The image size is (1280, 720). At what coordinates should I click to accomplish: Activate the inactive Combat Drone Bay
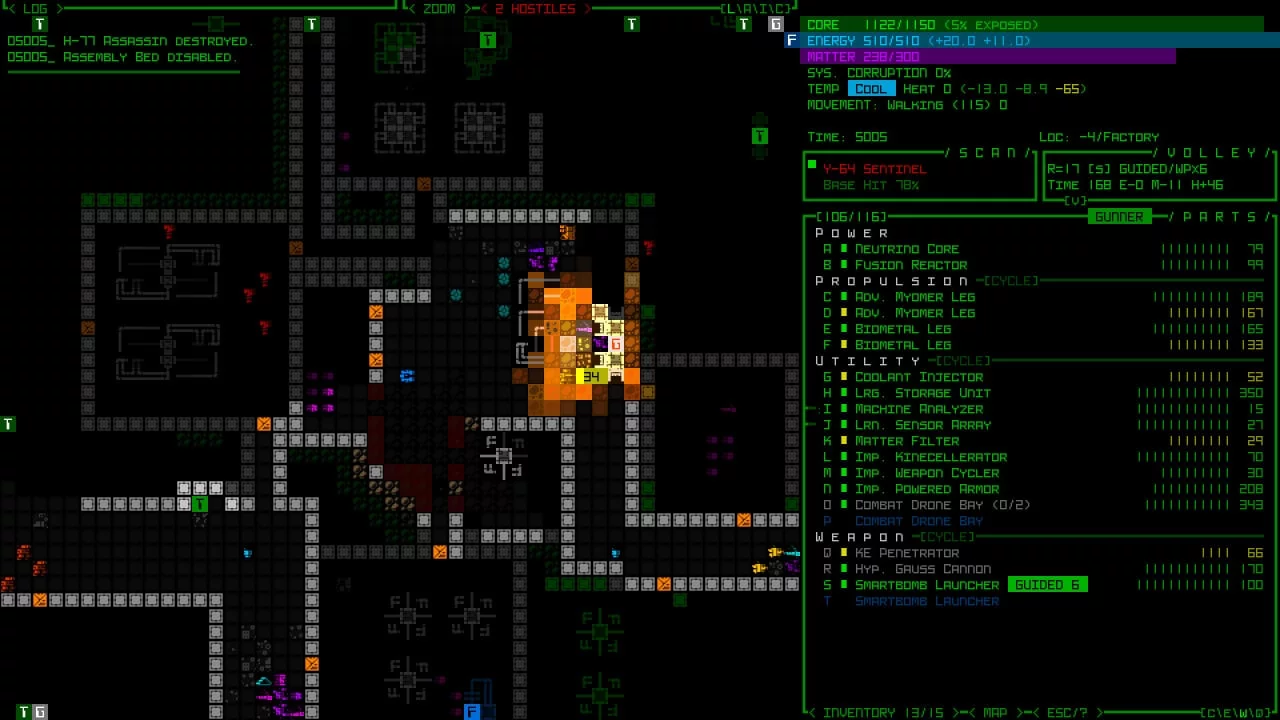click(918, 521)
